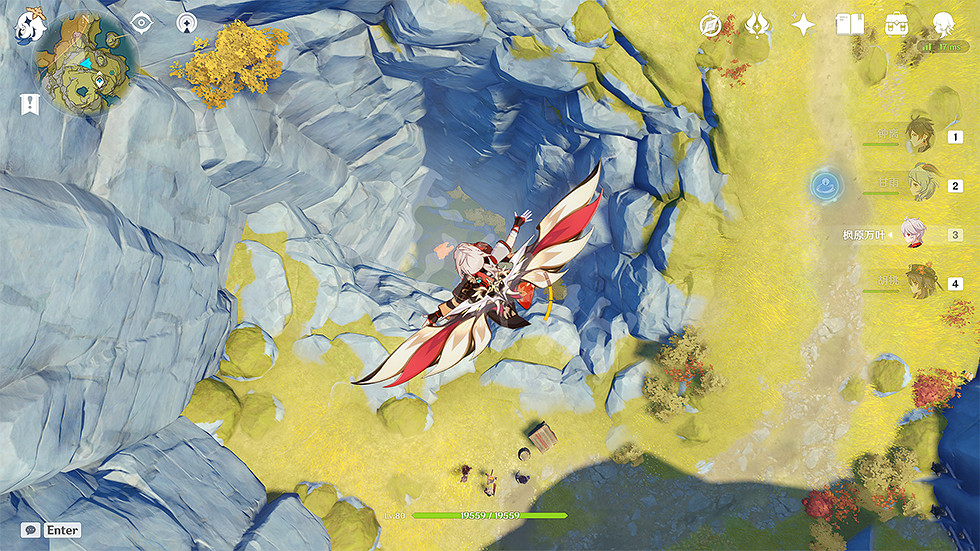Switch to party member 甘雨

point(920,185)
